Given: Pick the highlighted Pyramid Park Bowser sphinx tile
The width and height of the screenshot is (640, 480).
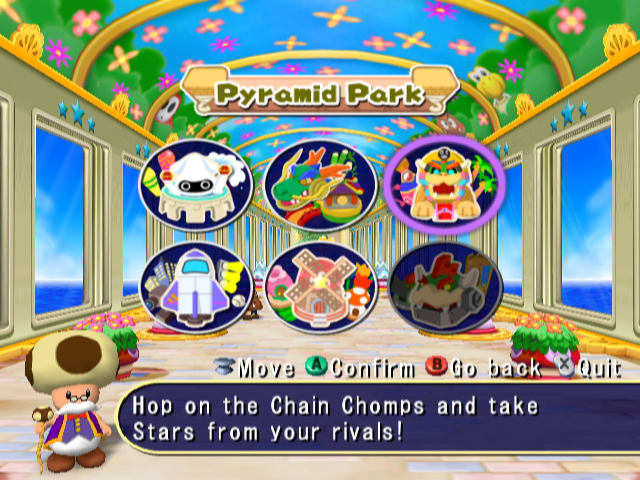Looking at the screenshot, I should point(443,185).
